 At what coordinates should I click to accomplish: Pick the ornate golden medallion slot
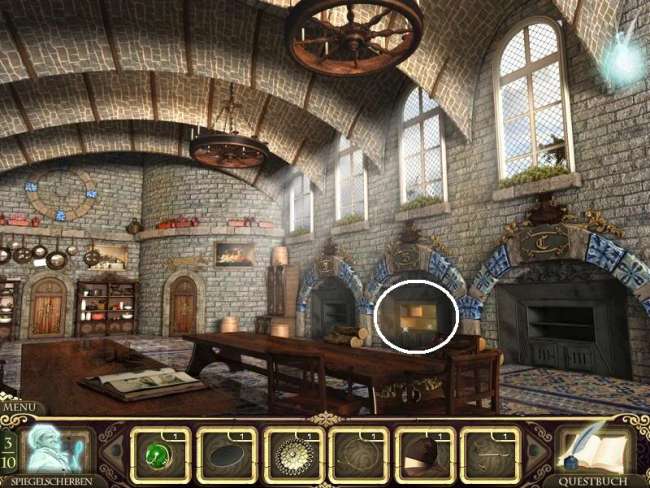(293, 455)
